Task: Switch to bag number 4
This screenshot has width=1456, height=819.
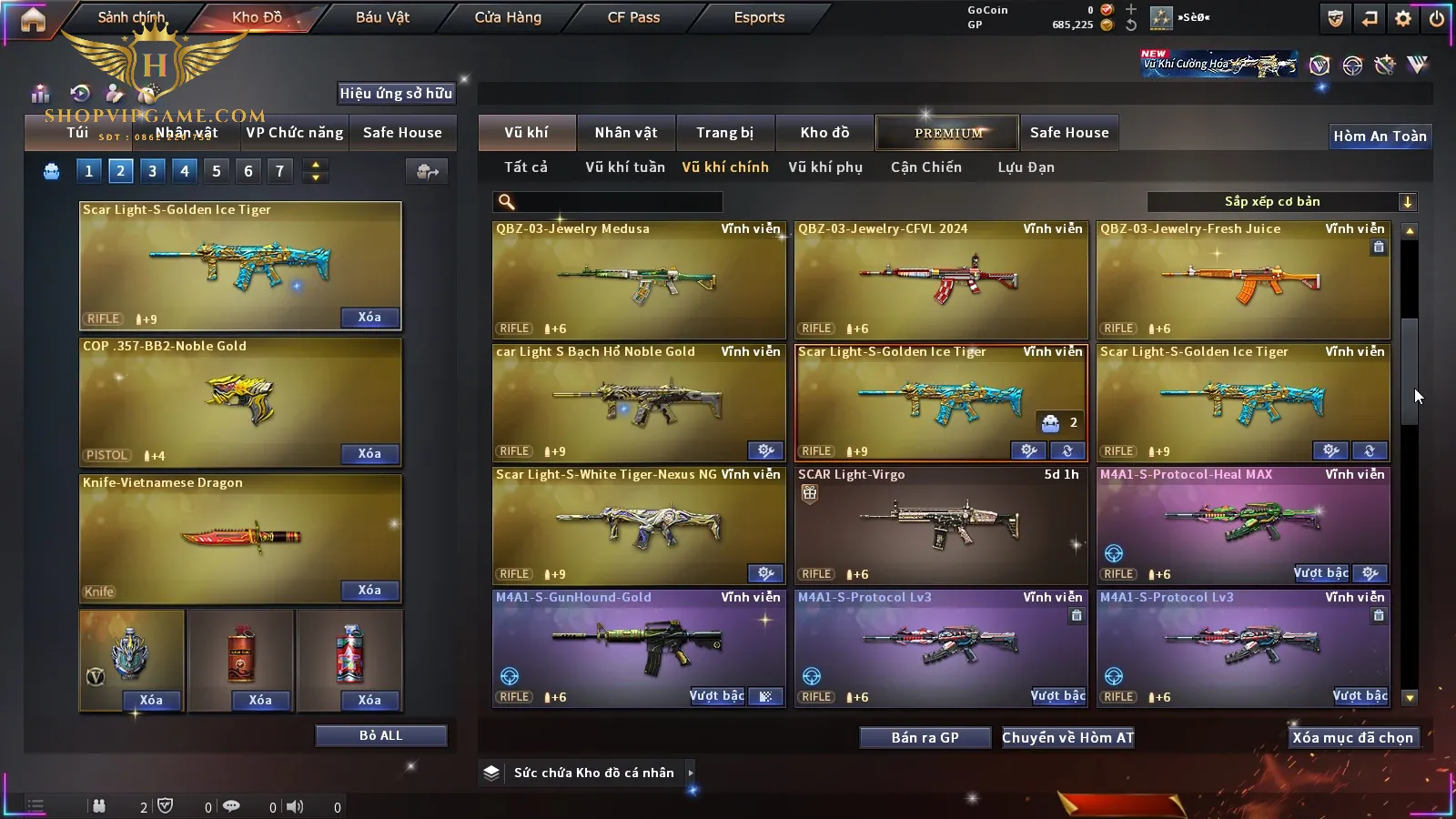Action: point(185,171)
